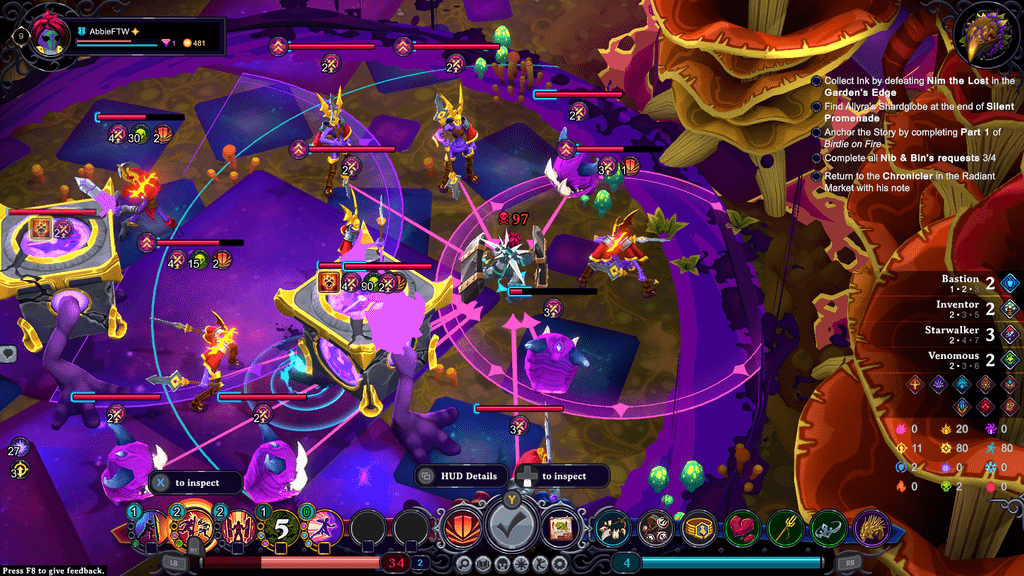Open the bird-skull story portrait

983,37
